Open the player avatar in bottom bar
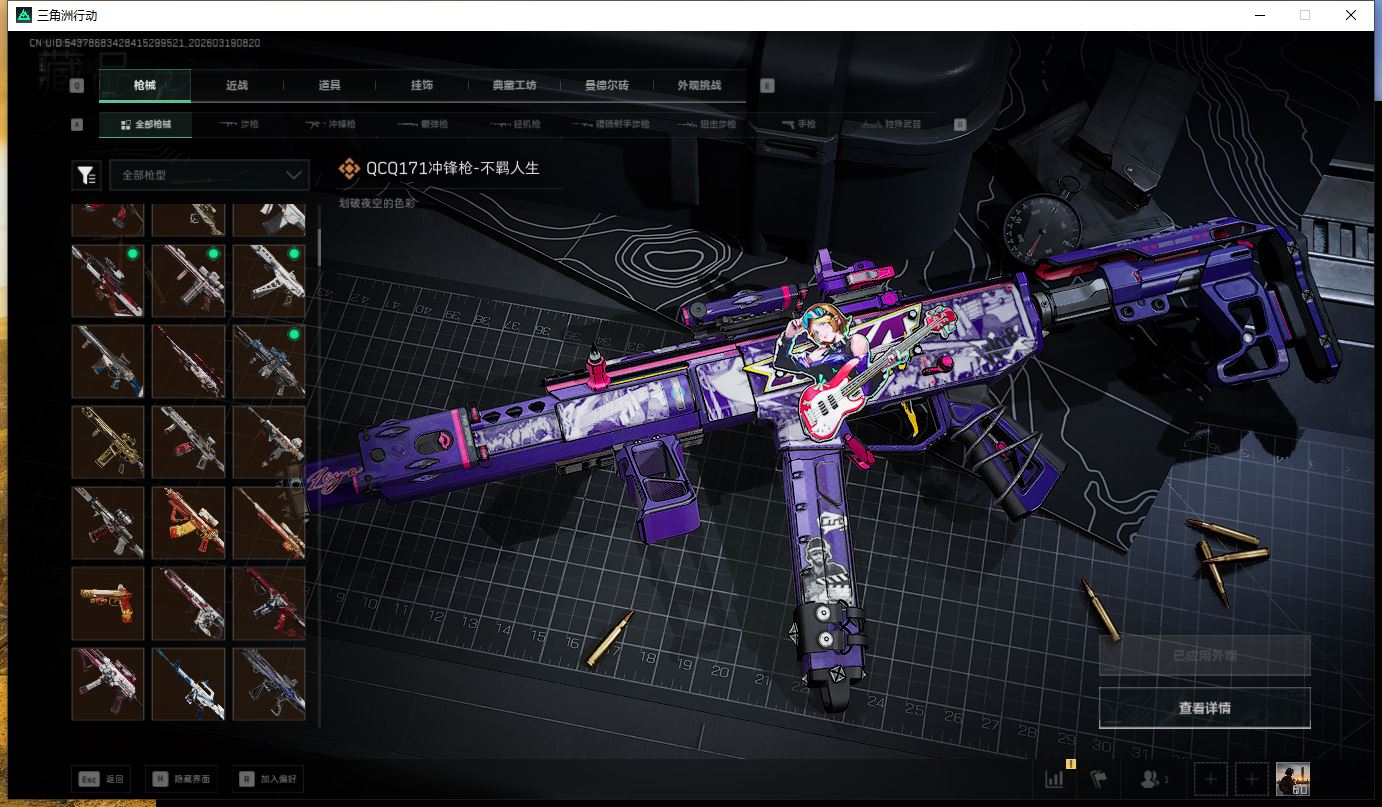Viewport: 1382px width, 807px height. click(1292, 779)
